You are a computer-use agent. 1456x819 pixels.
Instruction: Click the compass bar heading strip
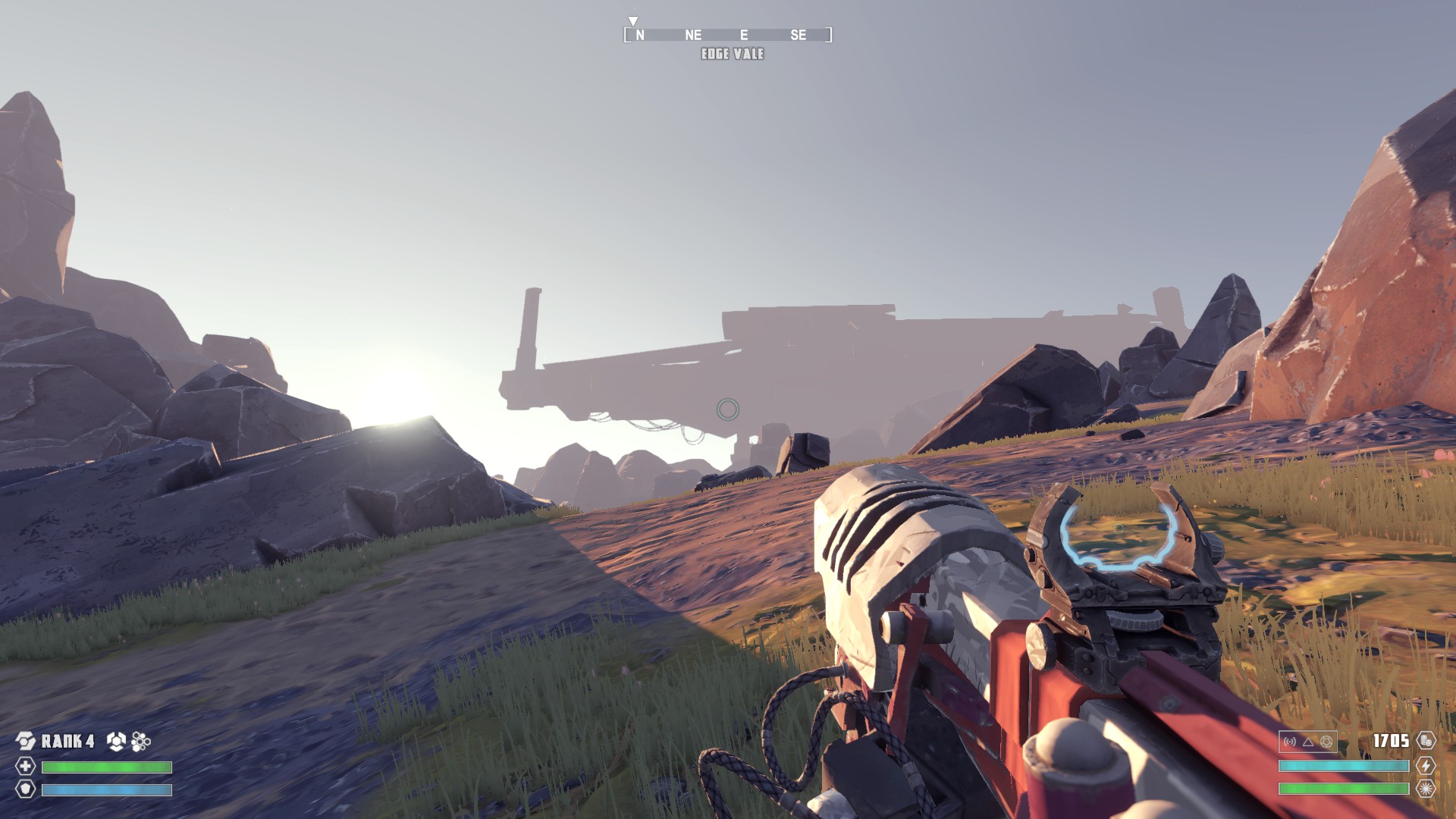(x=728, y=35)
